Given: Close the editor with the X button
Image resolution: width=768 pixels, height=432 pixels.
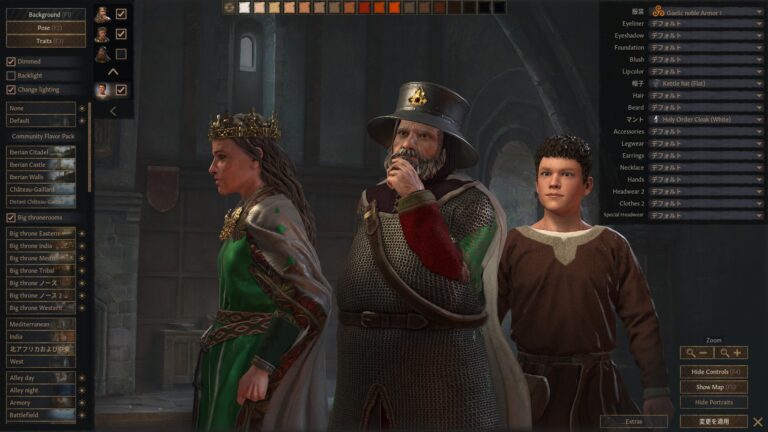Looking at the screenshot, I should point(758,421).
